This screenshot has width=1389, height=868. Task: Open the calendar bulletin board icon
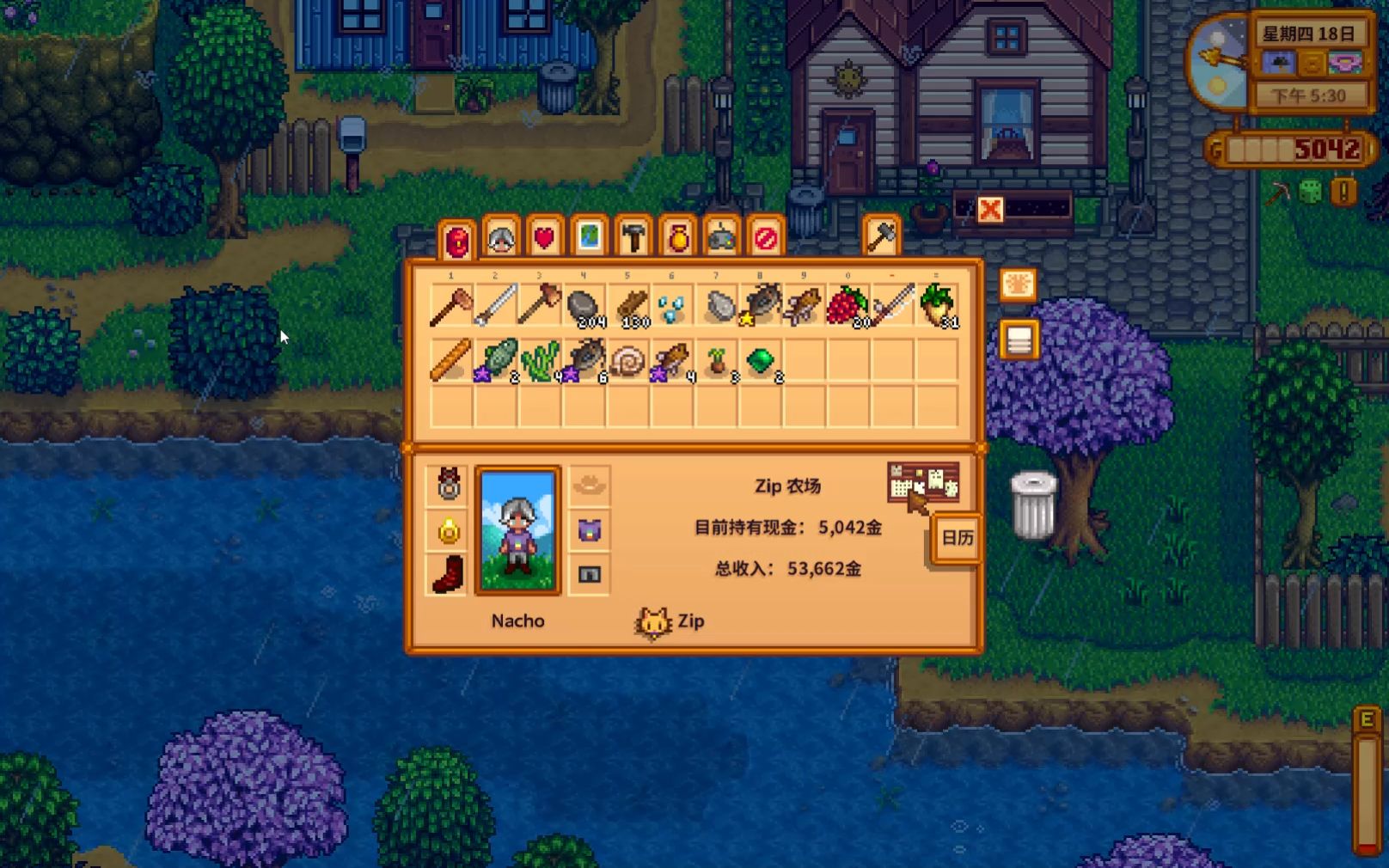click(922, 484)
